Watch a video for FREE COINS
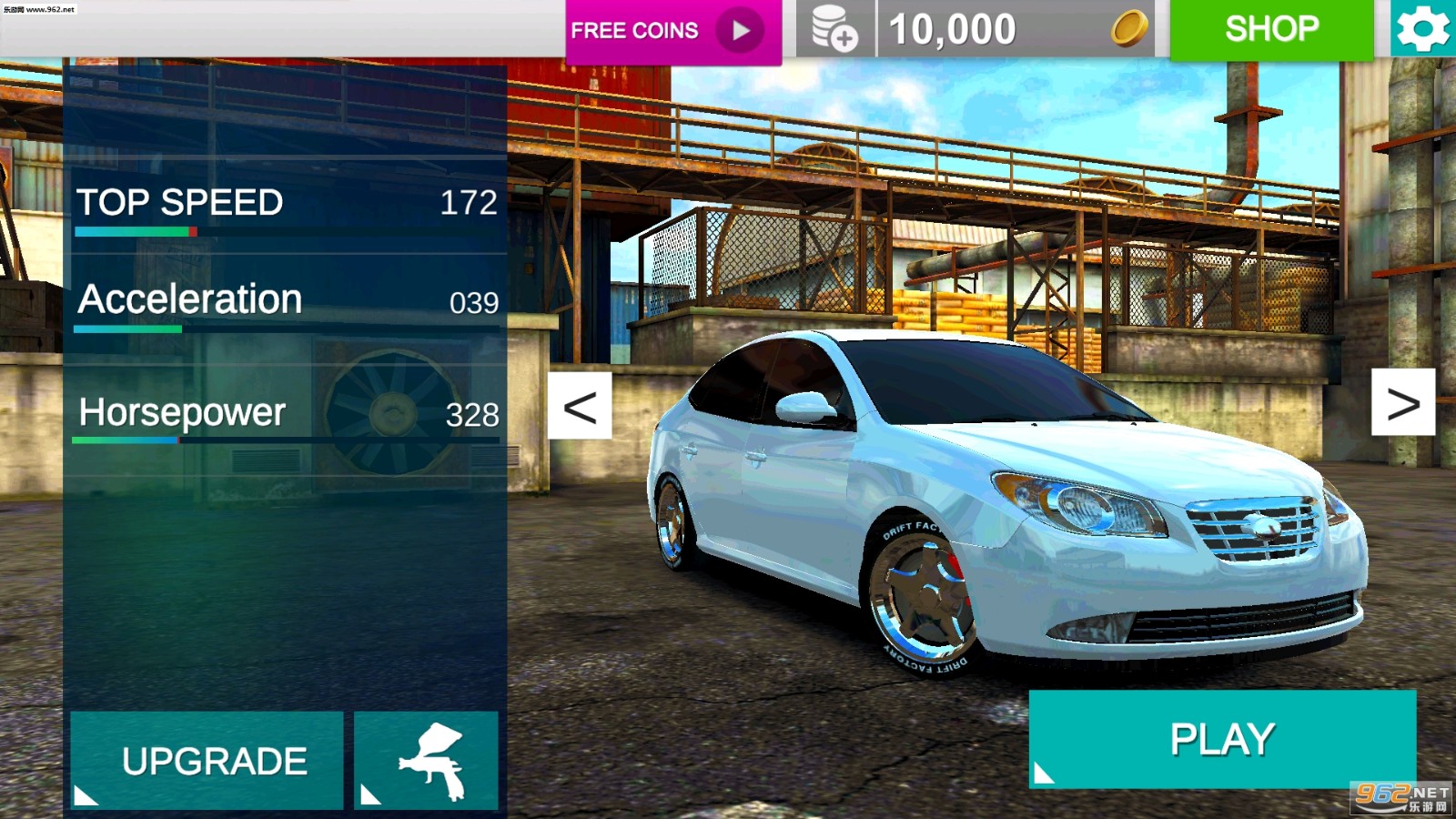The height and width of the screenshot is (819, 1456). pos(672,31)
